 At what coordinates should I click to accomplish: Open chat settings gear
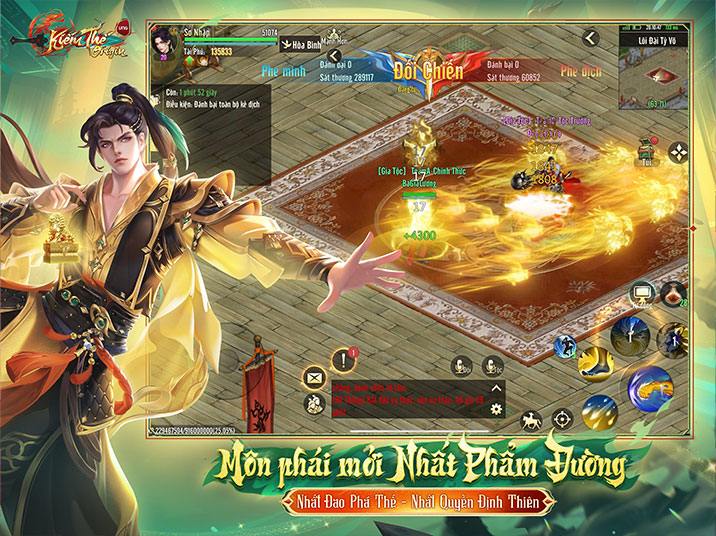496,410
